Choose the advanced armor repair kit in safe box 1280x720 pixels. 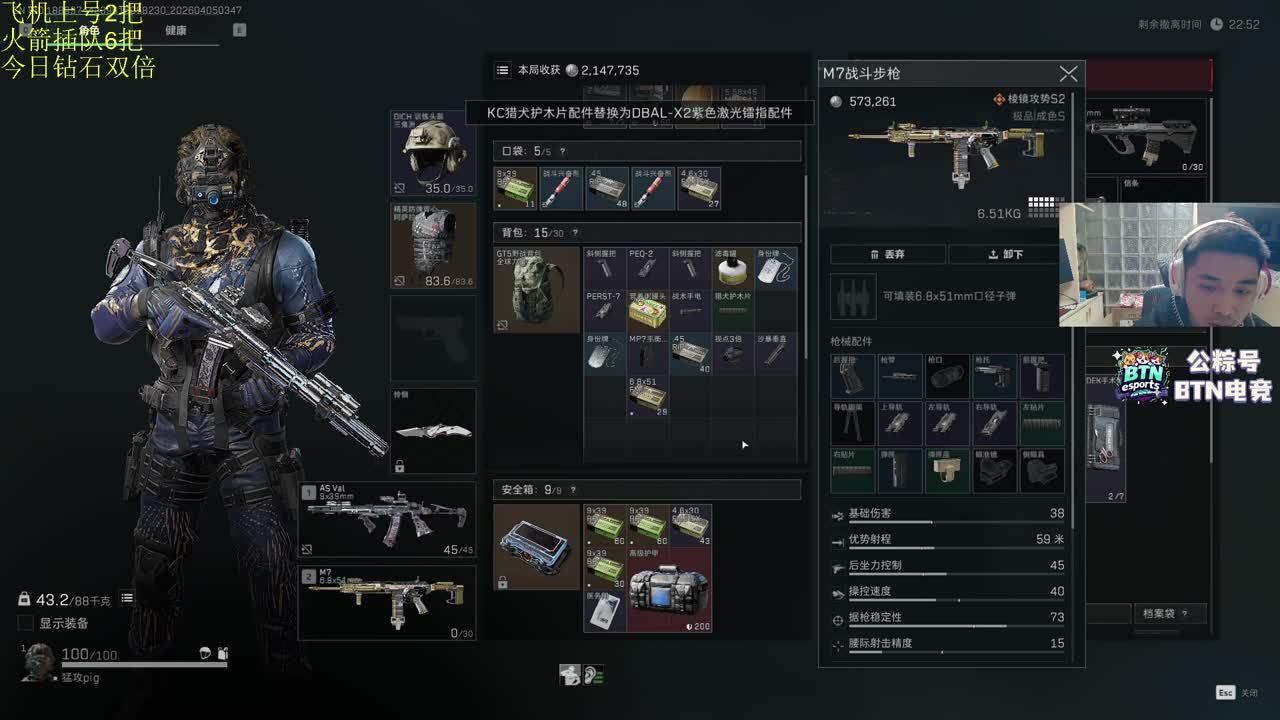point(669,589)
